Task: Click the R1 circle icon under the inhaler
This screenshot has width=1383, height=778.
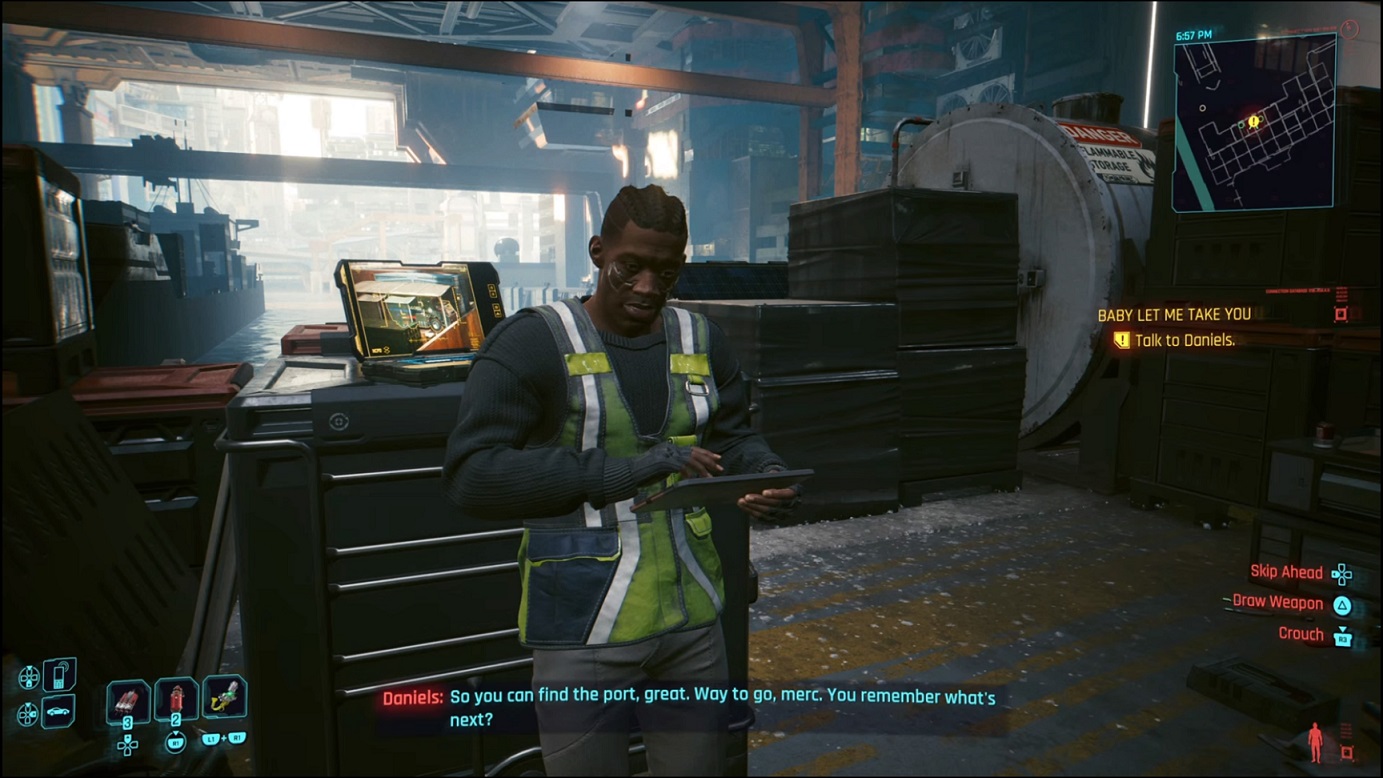Action: 176,743
